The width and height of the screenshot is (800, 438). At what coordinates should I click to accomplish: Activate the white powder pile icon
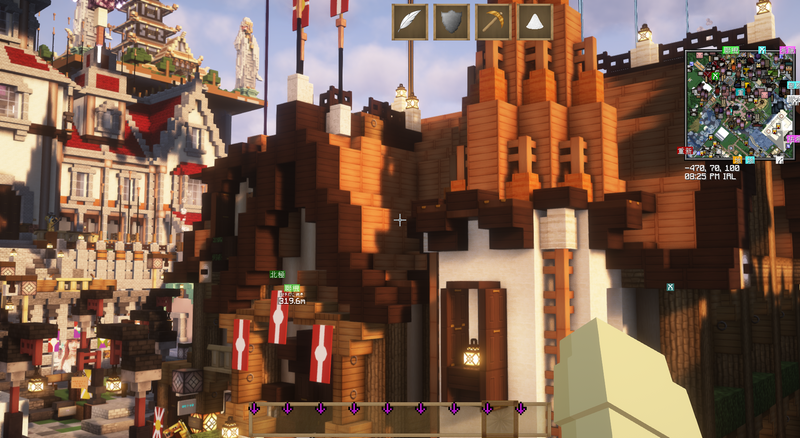(x=536, y=22)
